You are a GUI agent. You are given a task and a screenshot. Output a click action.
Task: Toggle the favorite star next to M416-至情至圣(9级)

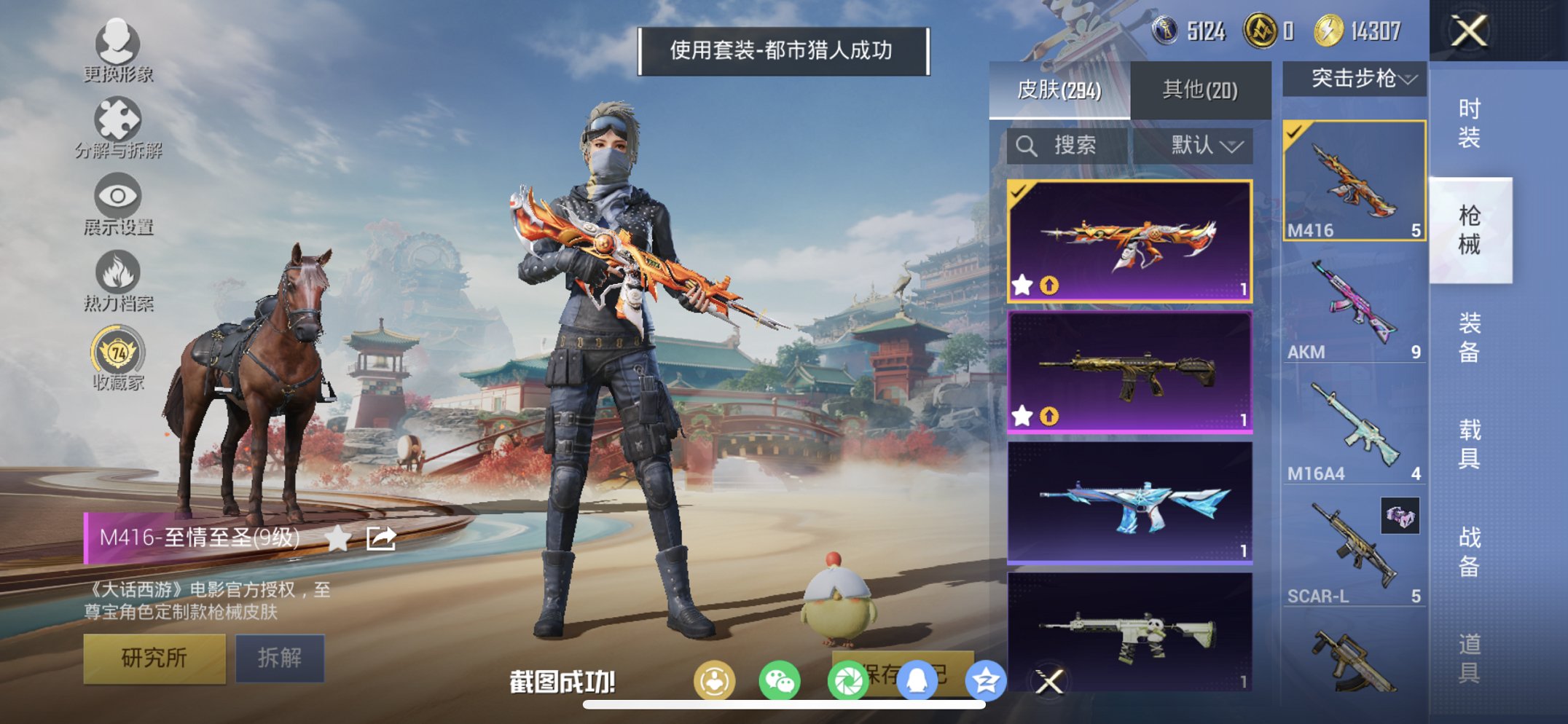336,540
